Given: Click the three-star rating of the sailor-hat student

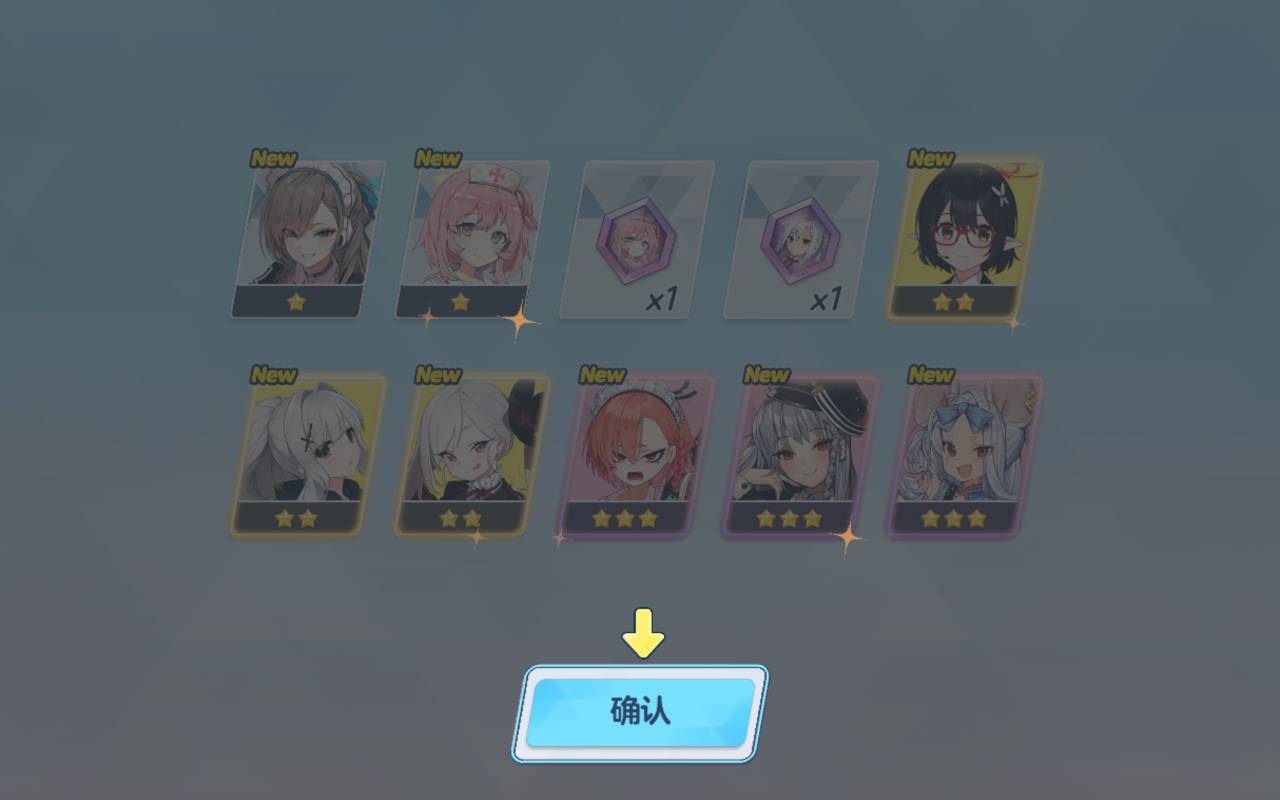Looking at the screenshot, I should pos(790,518).
